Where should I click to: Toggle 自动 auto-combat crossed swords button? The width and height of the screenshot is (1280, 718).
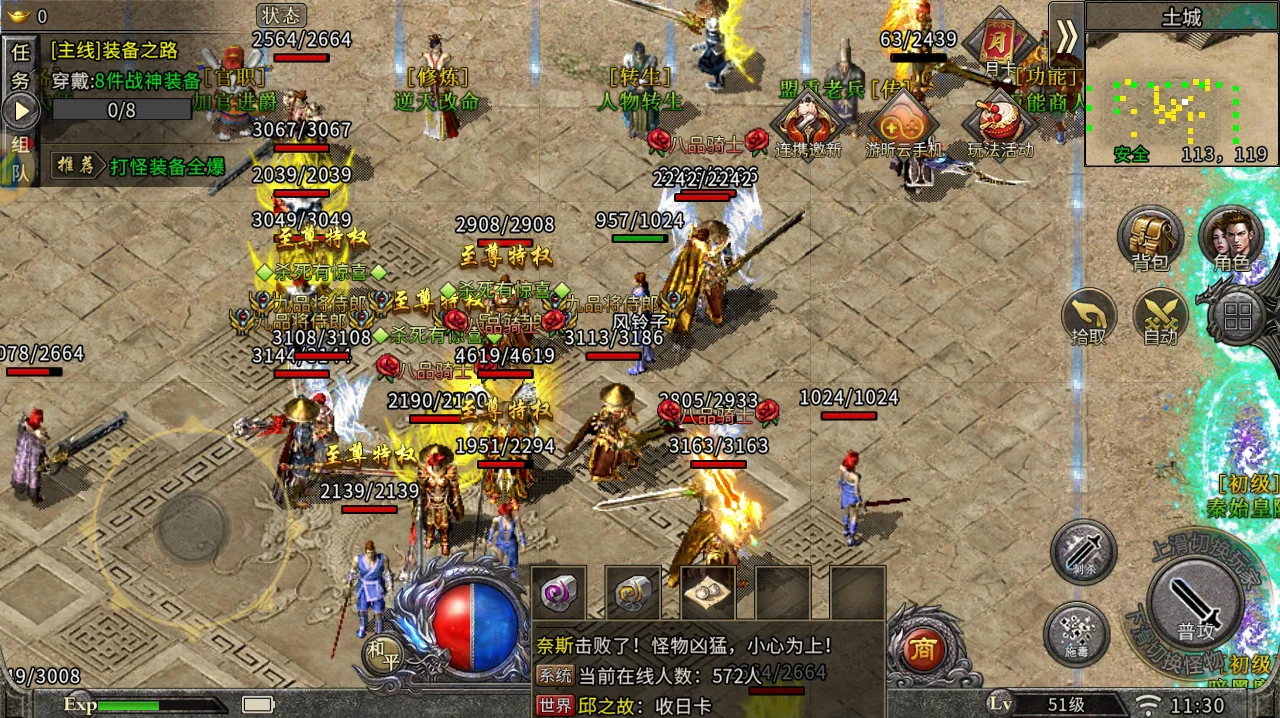tap(1160, 315)
